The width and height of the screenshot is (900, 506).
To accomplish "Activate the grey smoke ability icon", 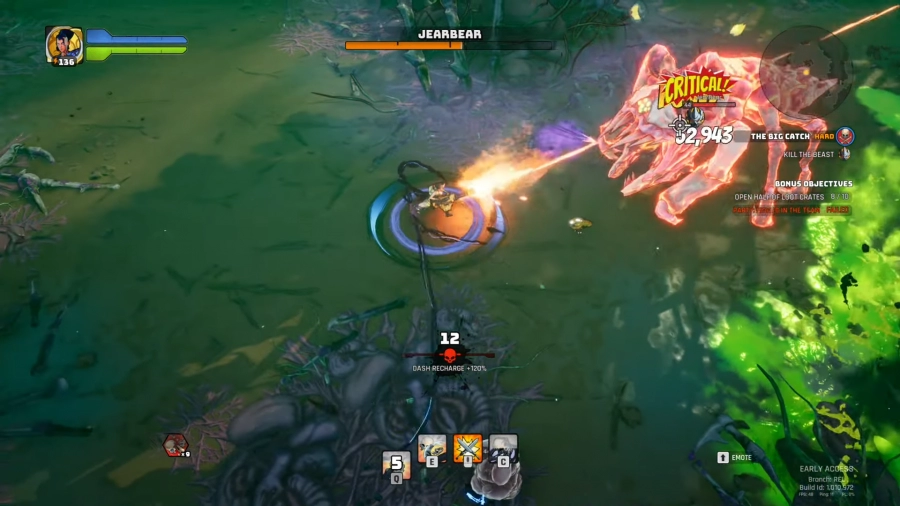I will [503, 449].
